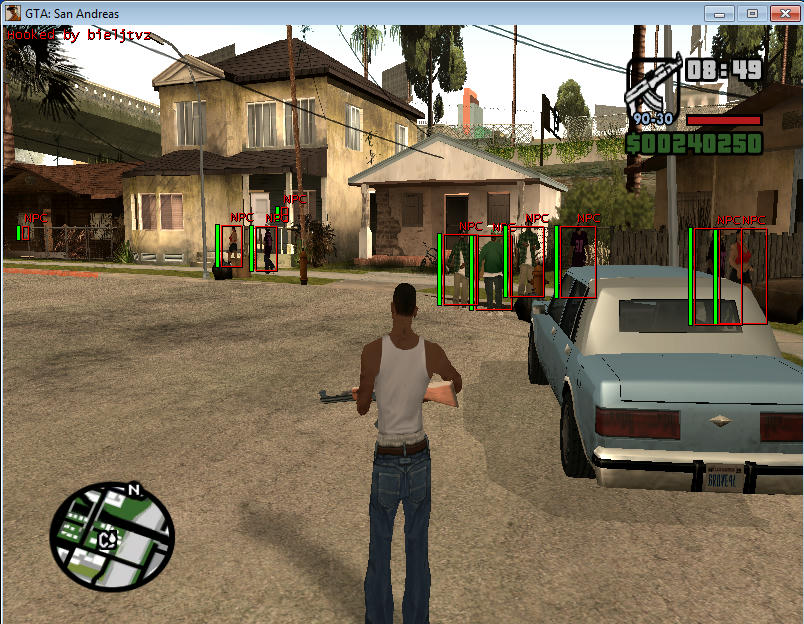The width and height of the screenshot is (804, 624).
Task: Maximize the game window
Action: pyautogui.click(x=752, y=13)
